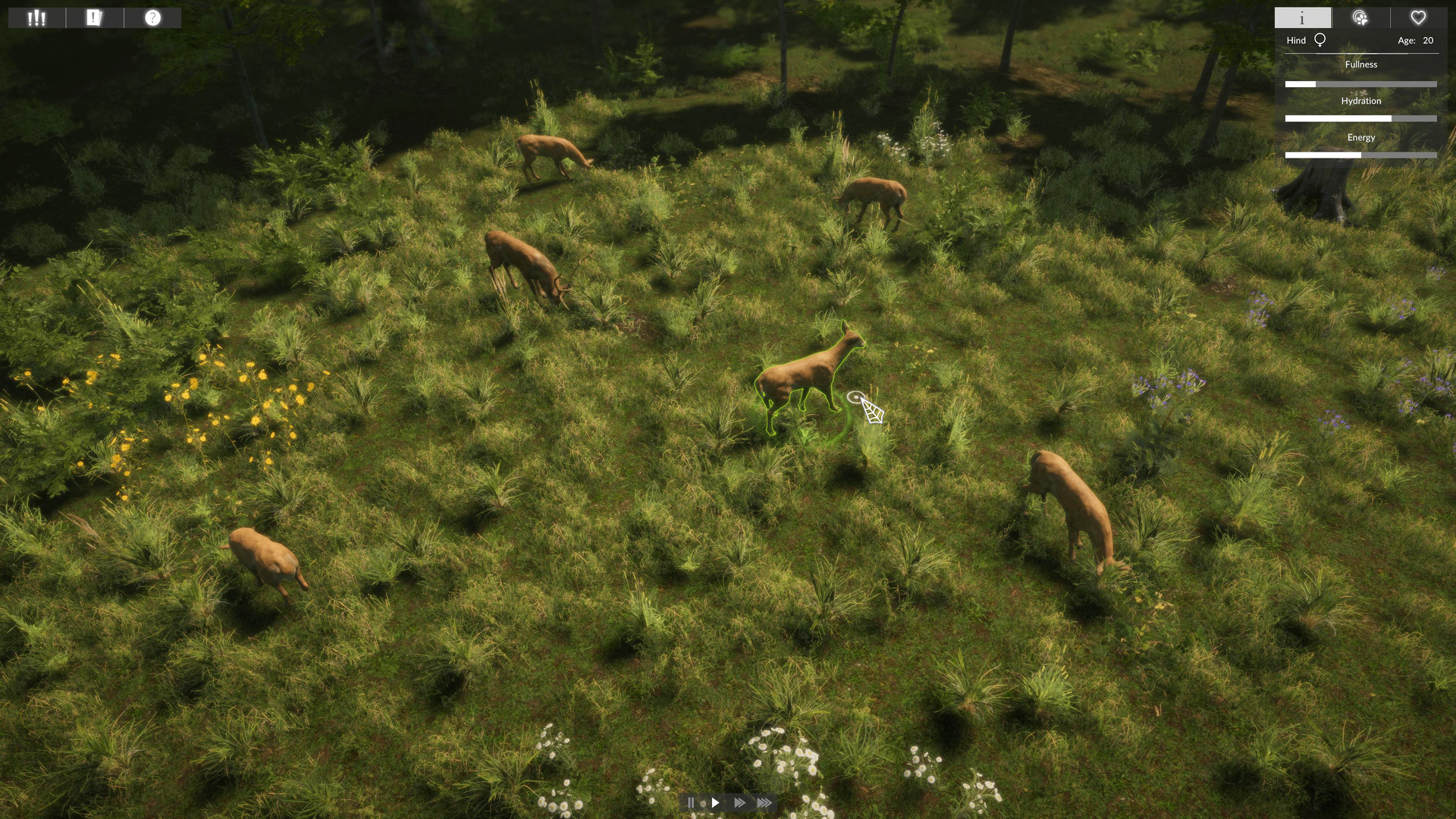Click the exclamation card notifications icon
Image resolution: width=1456 pixels, height=819 pixels.
[x=94, y=17]
